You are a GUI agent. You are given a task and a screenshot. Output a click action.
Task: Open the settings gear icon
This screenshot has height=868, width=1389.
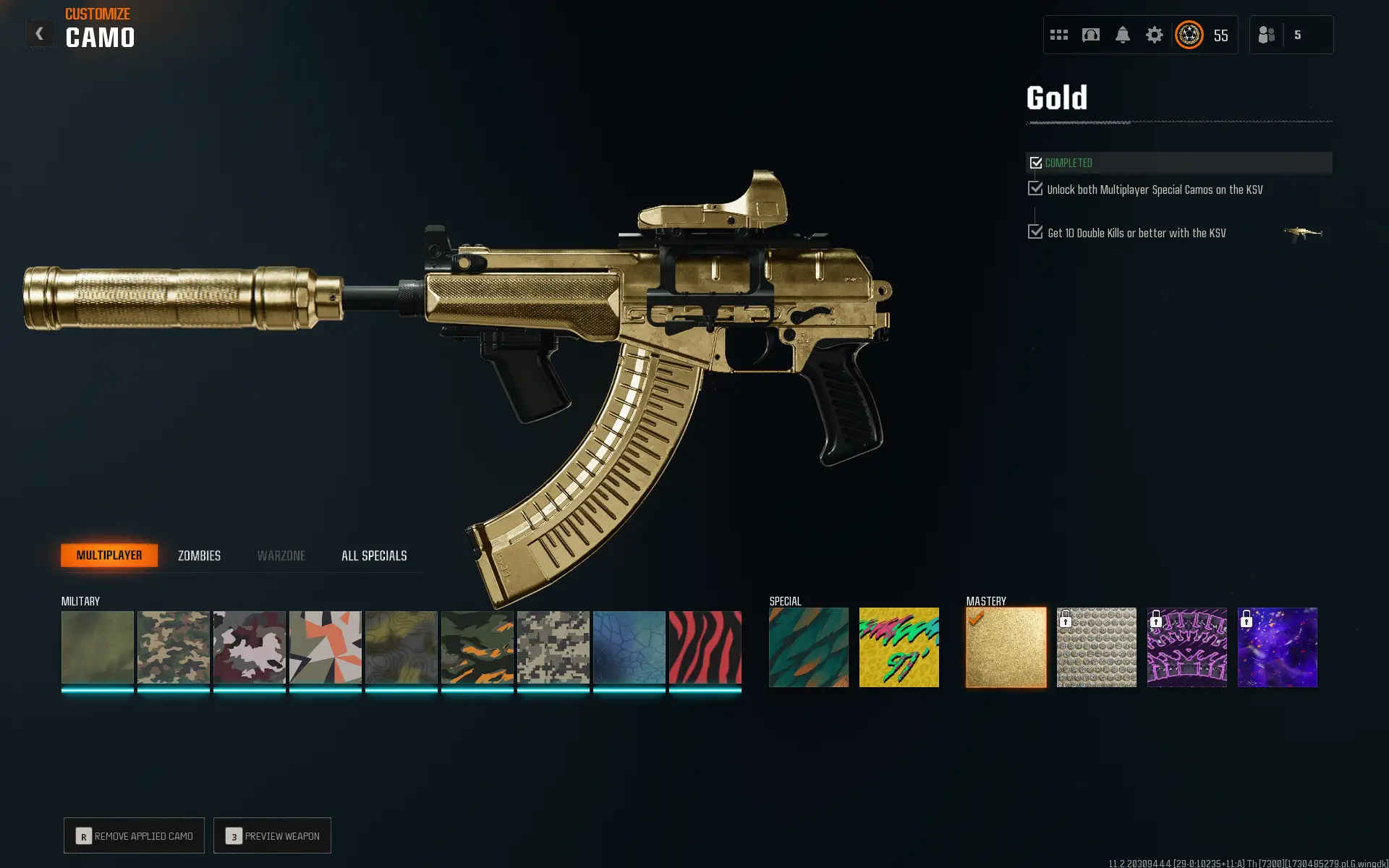1154,35
